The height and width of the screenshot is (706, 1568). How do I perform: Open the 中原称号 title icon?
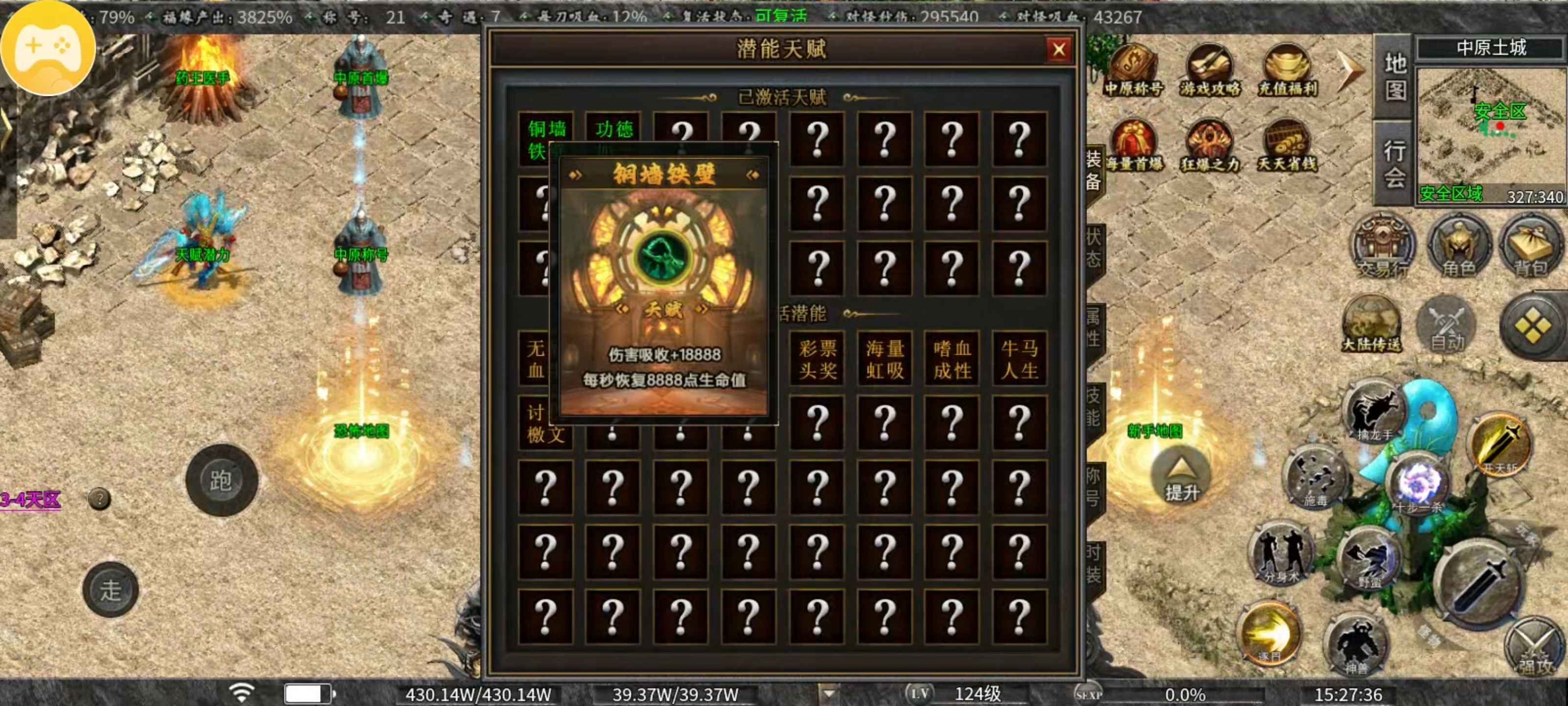(x=1133, y=70)
